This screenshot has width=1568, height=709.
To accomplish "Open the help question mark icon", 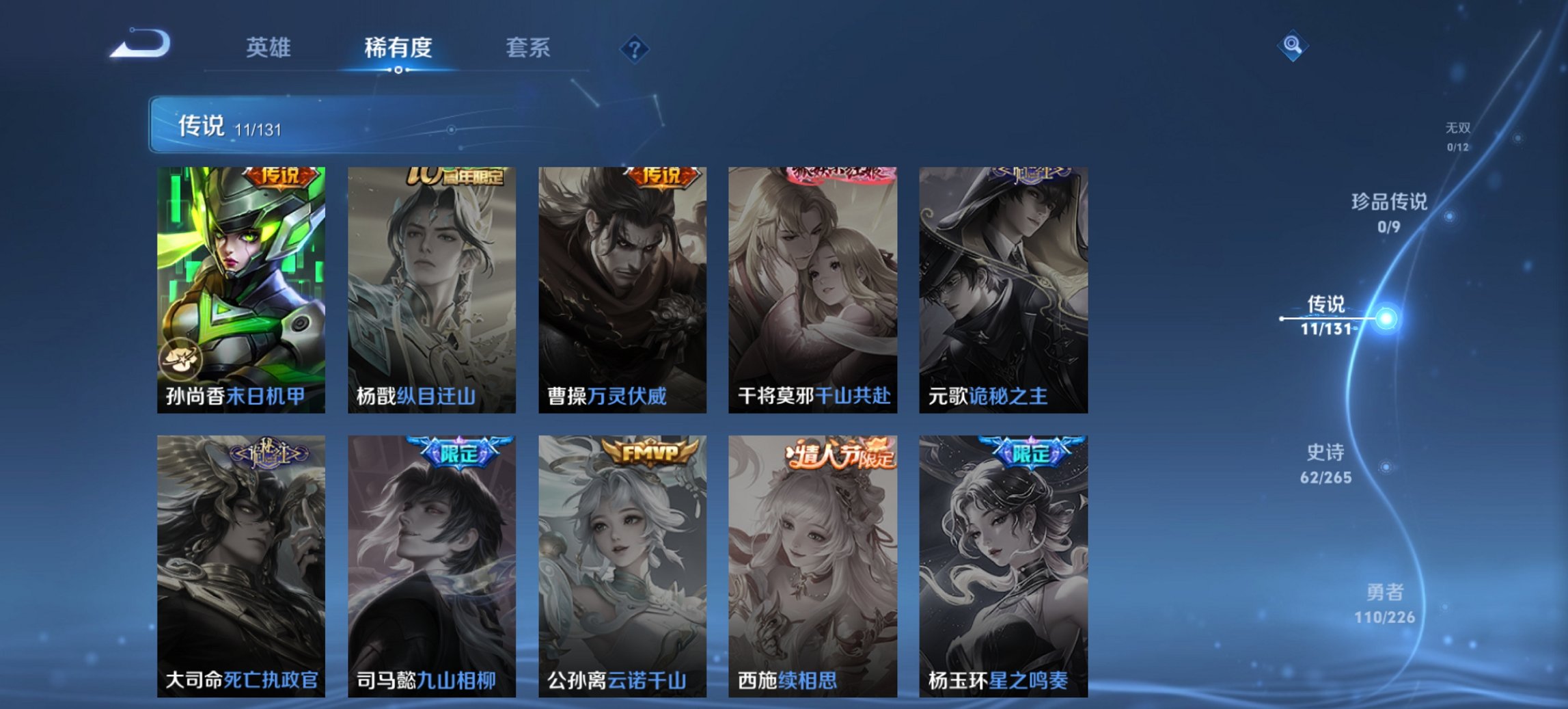I will click(635, 48).
